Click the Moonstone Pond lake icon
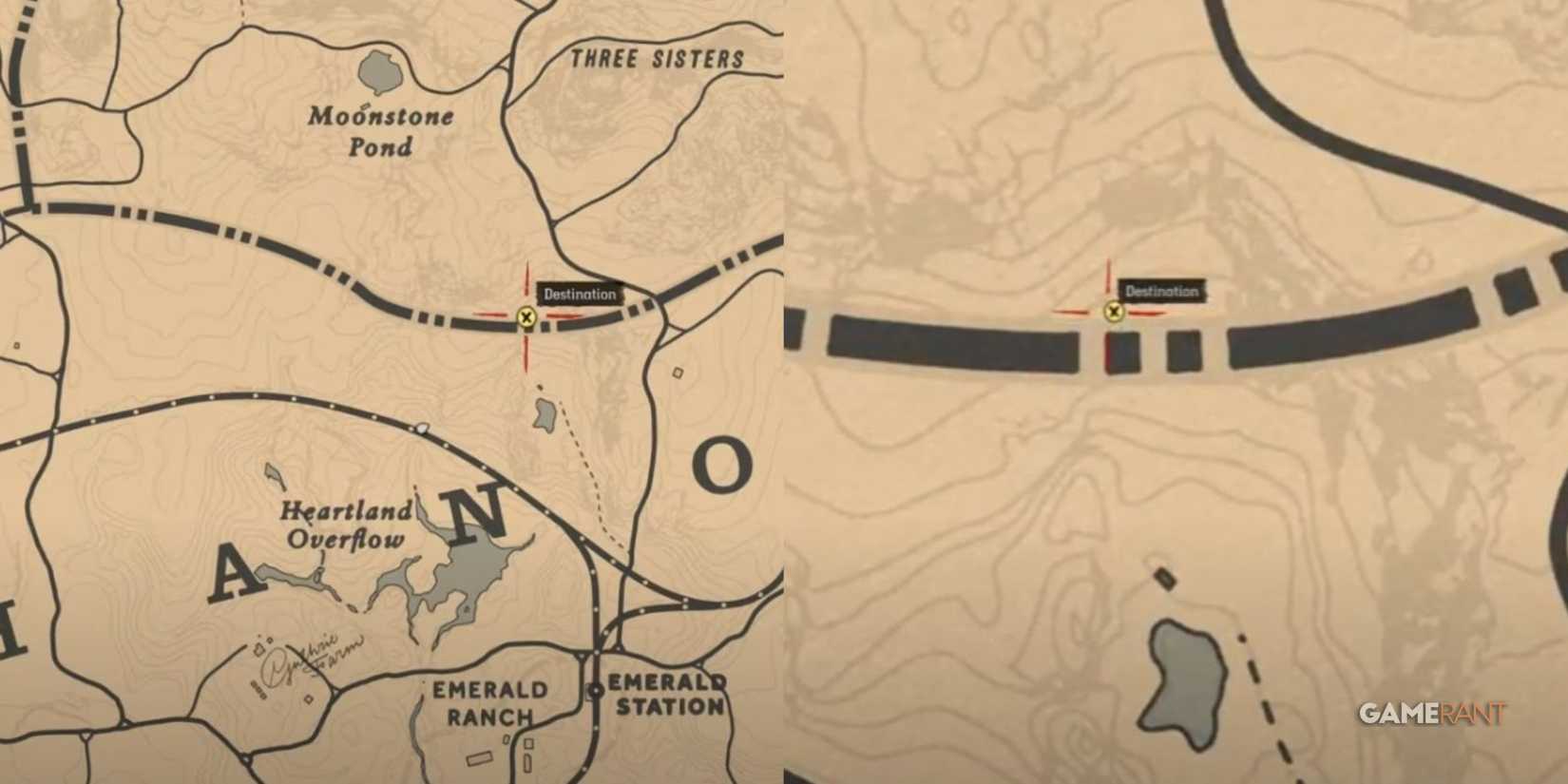1568x784 pixels. (379, 71)
